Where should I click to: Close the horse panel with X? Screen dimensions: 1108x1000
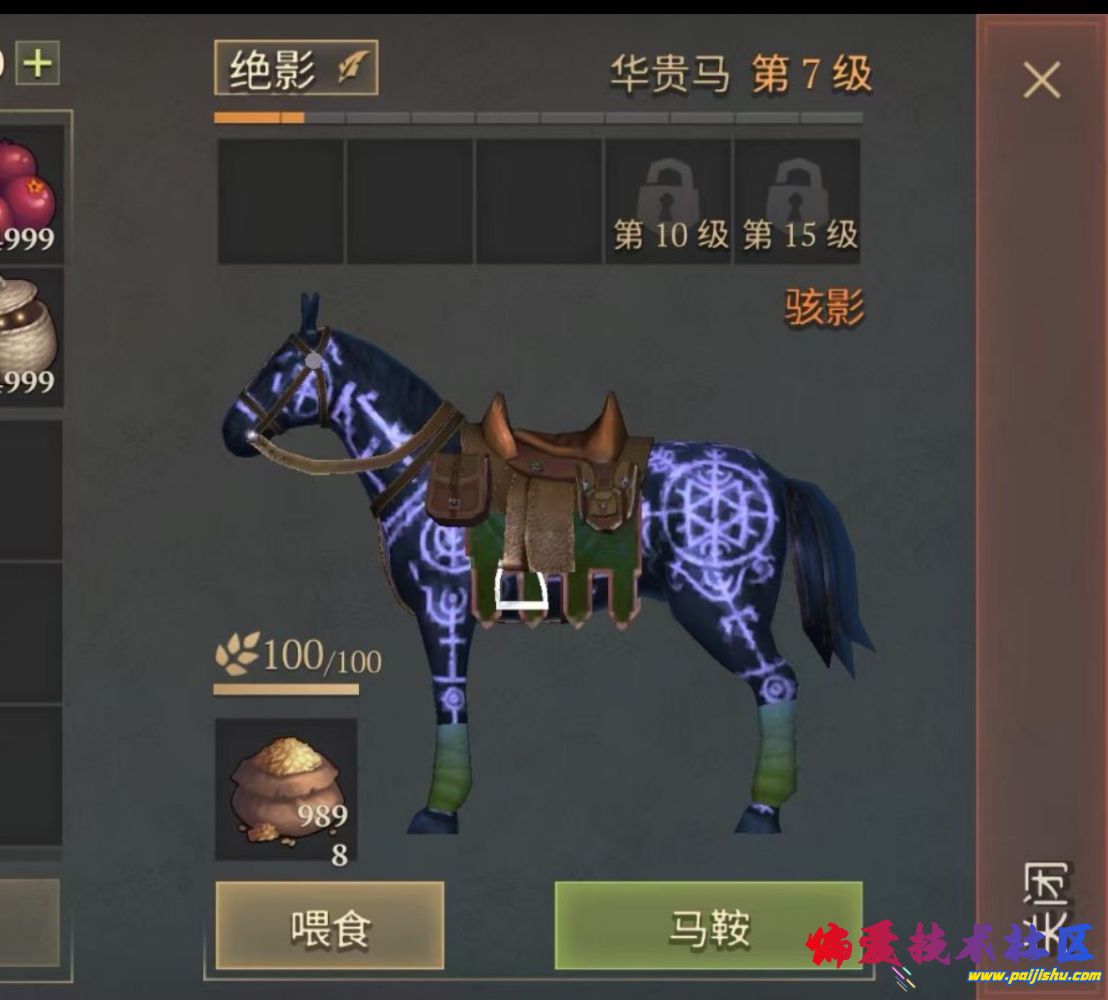coord(1041,80)
